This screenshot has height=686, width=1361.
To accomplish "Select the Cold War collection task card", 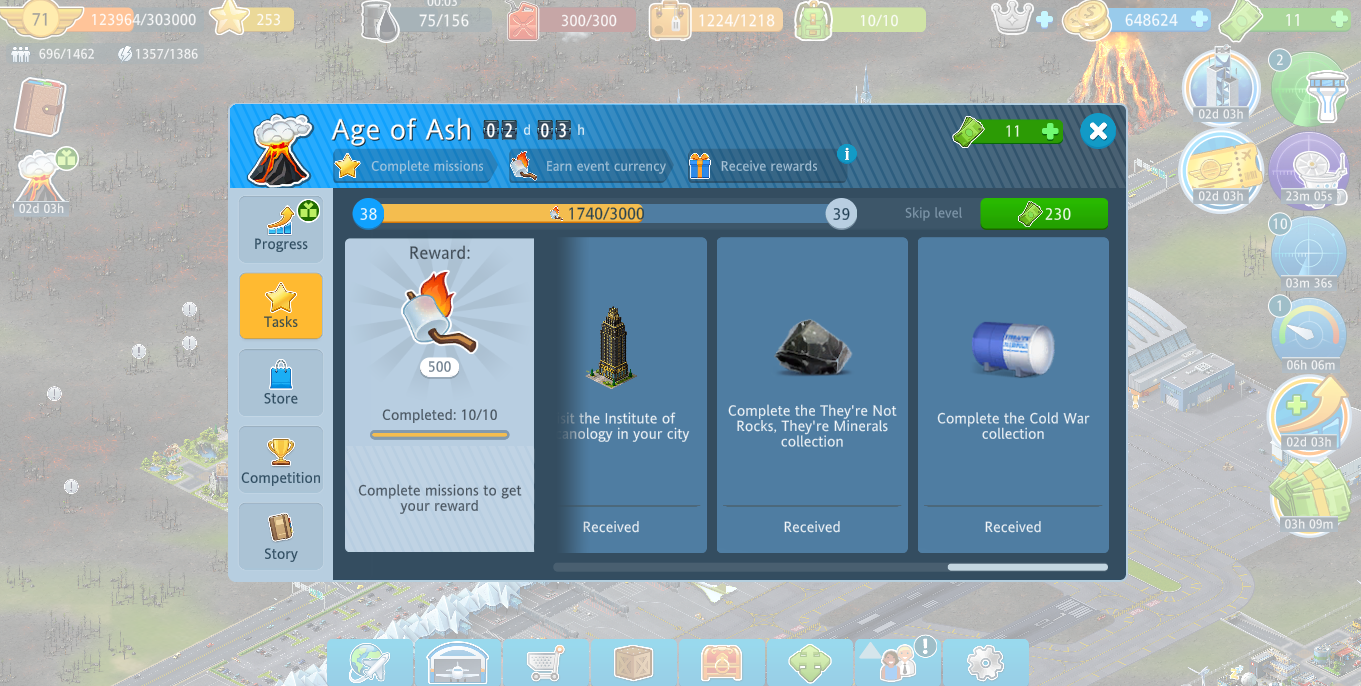I will pyautogui.click(x=1013, y=394).
